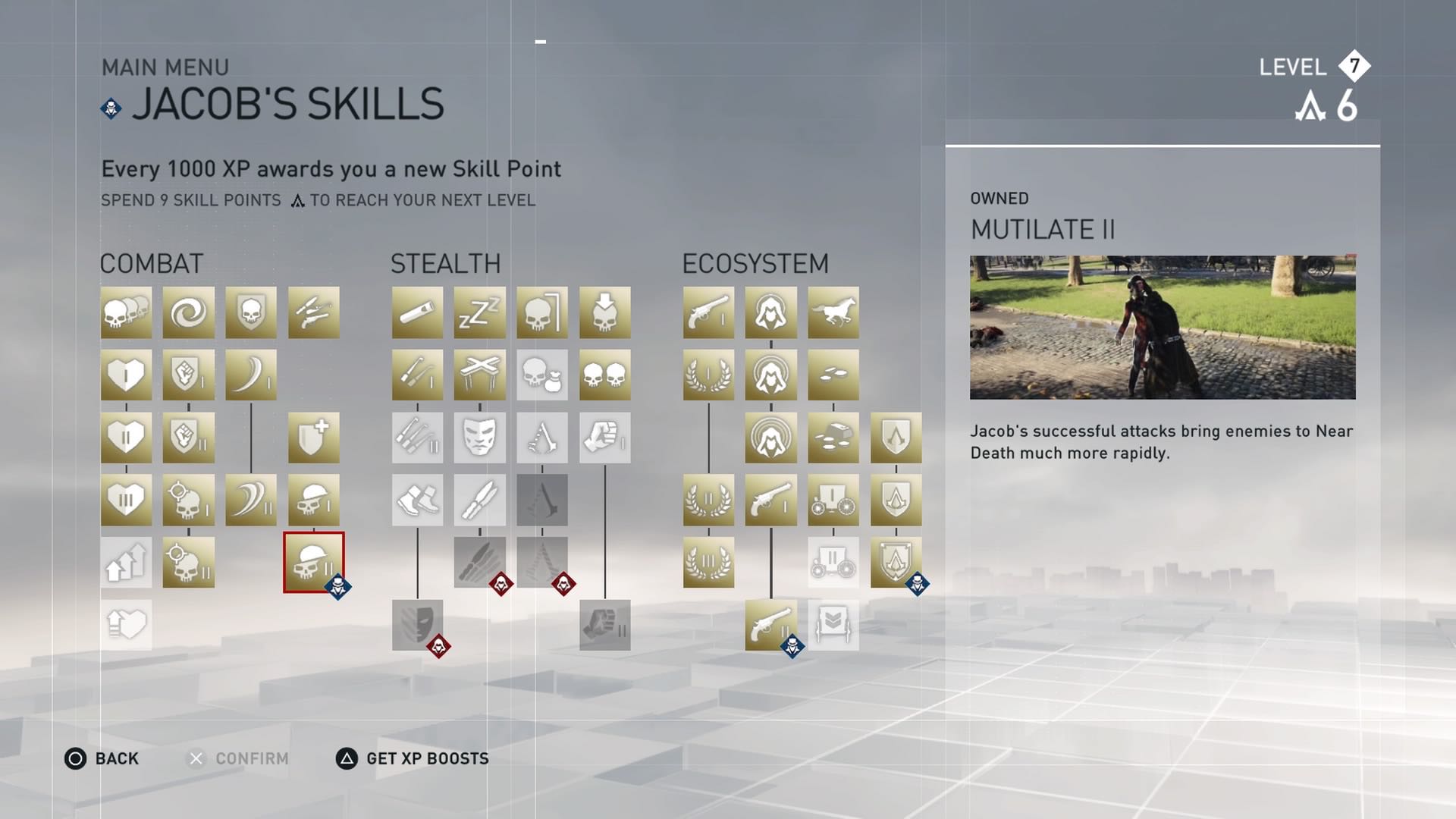Screen dimensions: 1456x819
Task: Select the highlighted Mutilate II skill
Action: tap(313, 562)
